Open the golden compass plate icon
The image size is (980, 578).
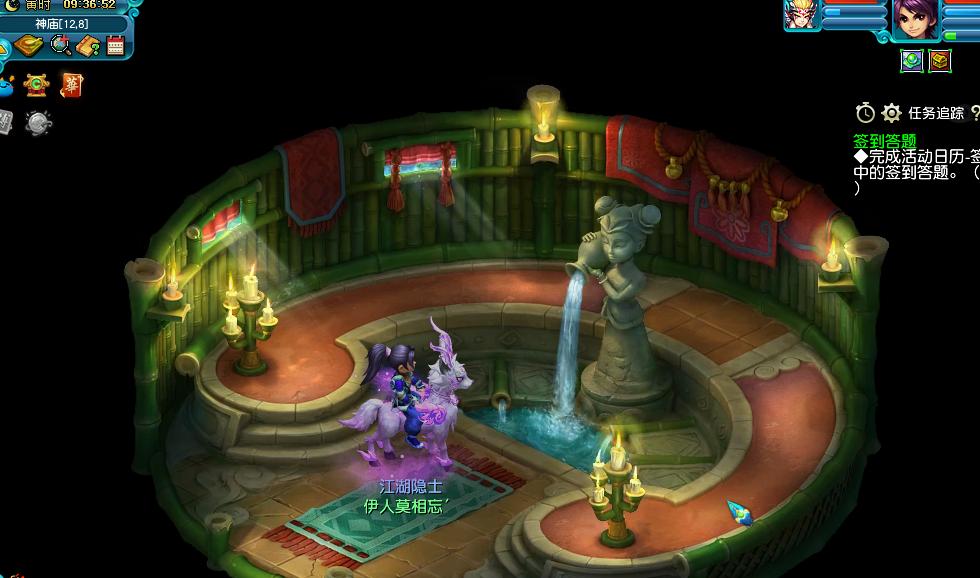coord(29,45)
